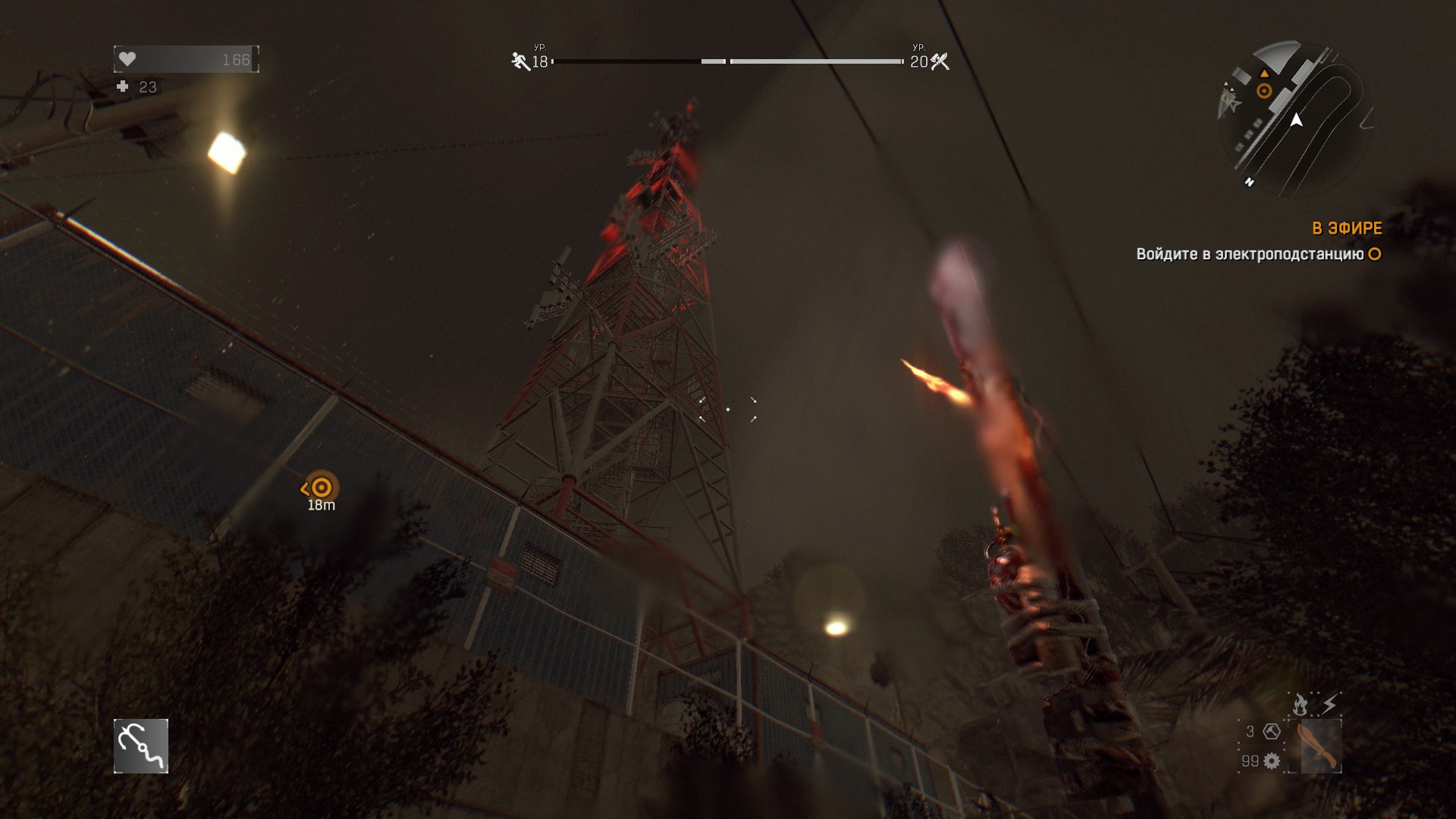Click the orange objective waypoint marker showing 18m

(x=322, y=488)
